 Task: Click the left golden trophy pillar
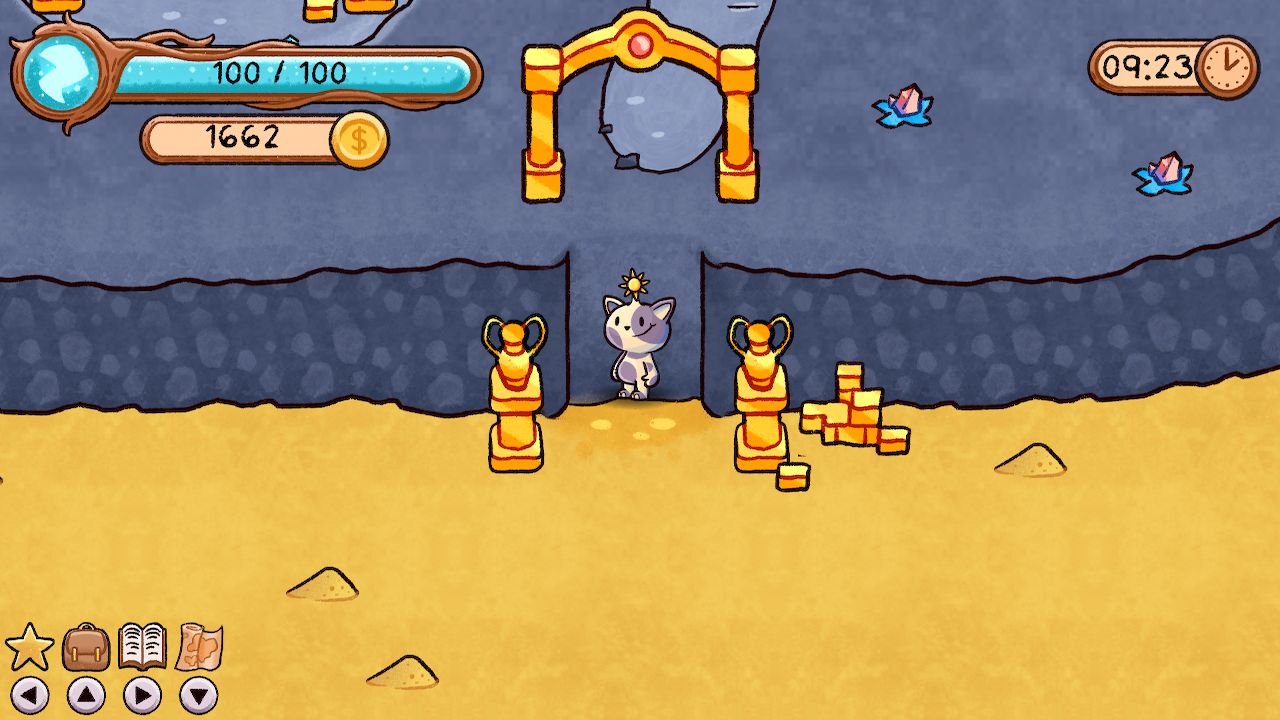tap(513, 390)
